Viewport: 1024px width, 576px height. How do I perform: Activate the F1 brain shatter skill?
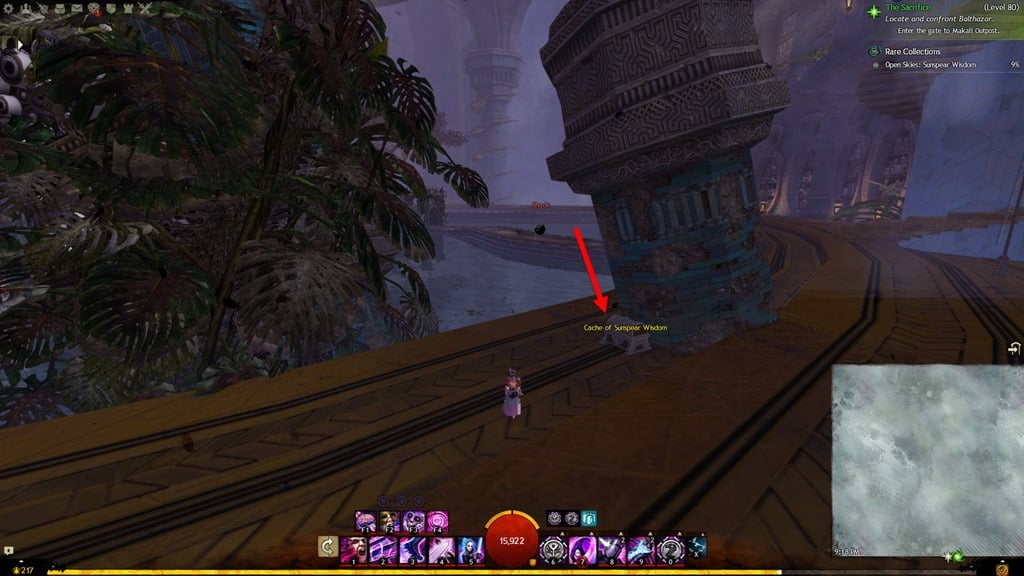[366, 520]
